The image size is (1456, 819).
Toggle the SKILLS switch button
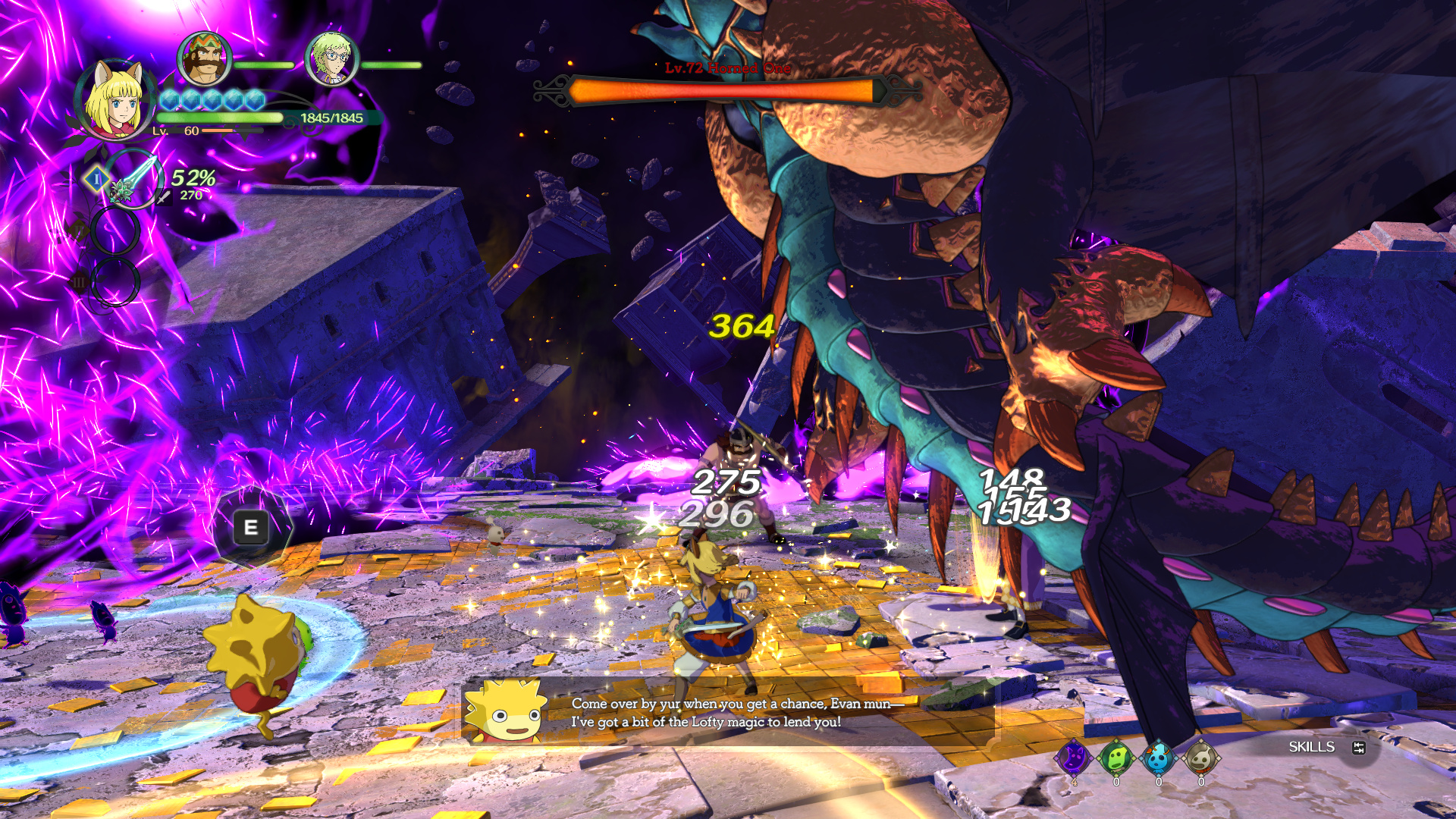point(1358,748)
